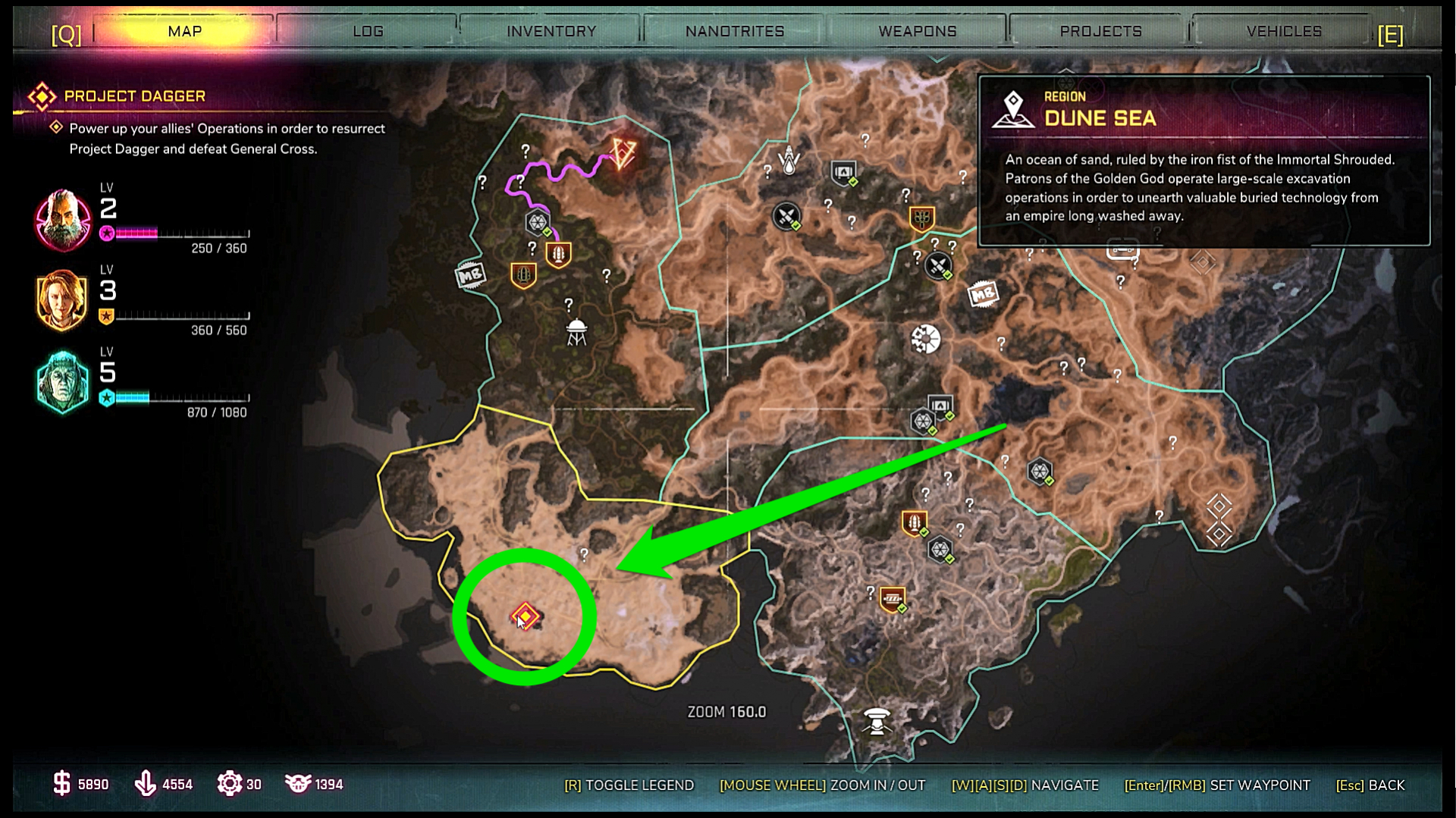1456x818 pixels.
Task: Click the stacked diamonds marker on east edge
Action: [1219, 519]
